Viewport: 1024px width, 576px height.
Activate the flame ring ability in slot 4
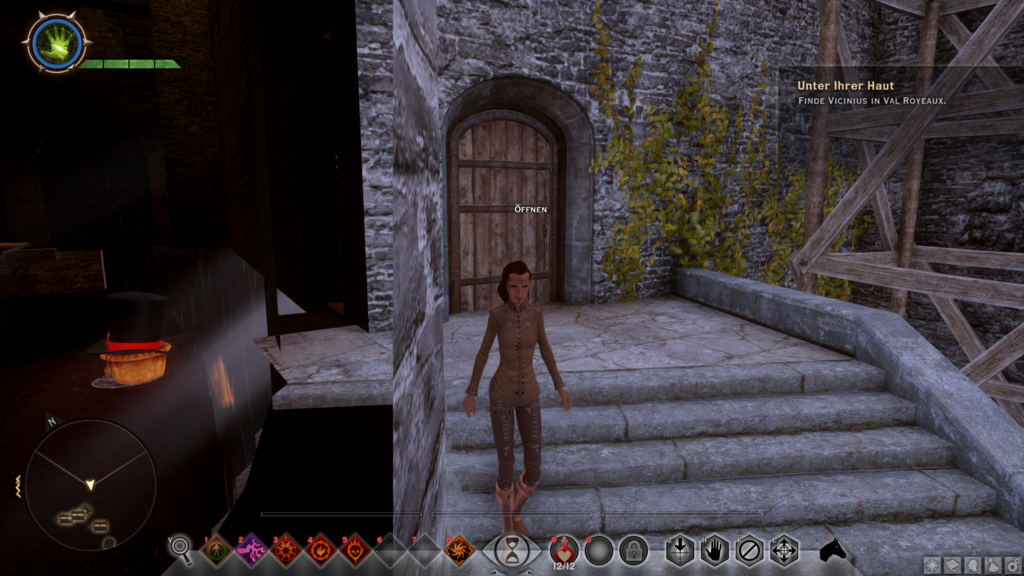click(321, 549)
